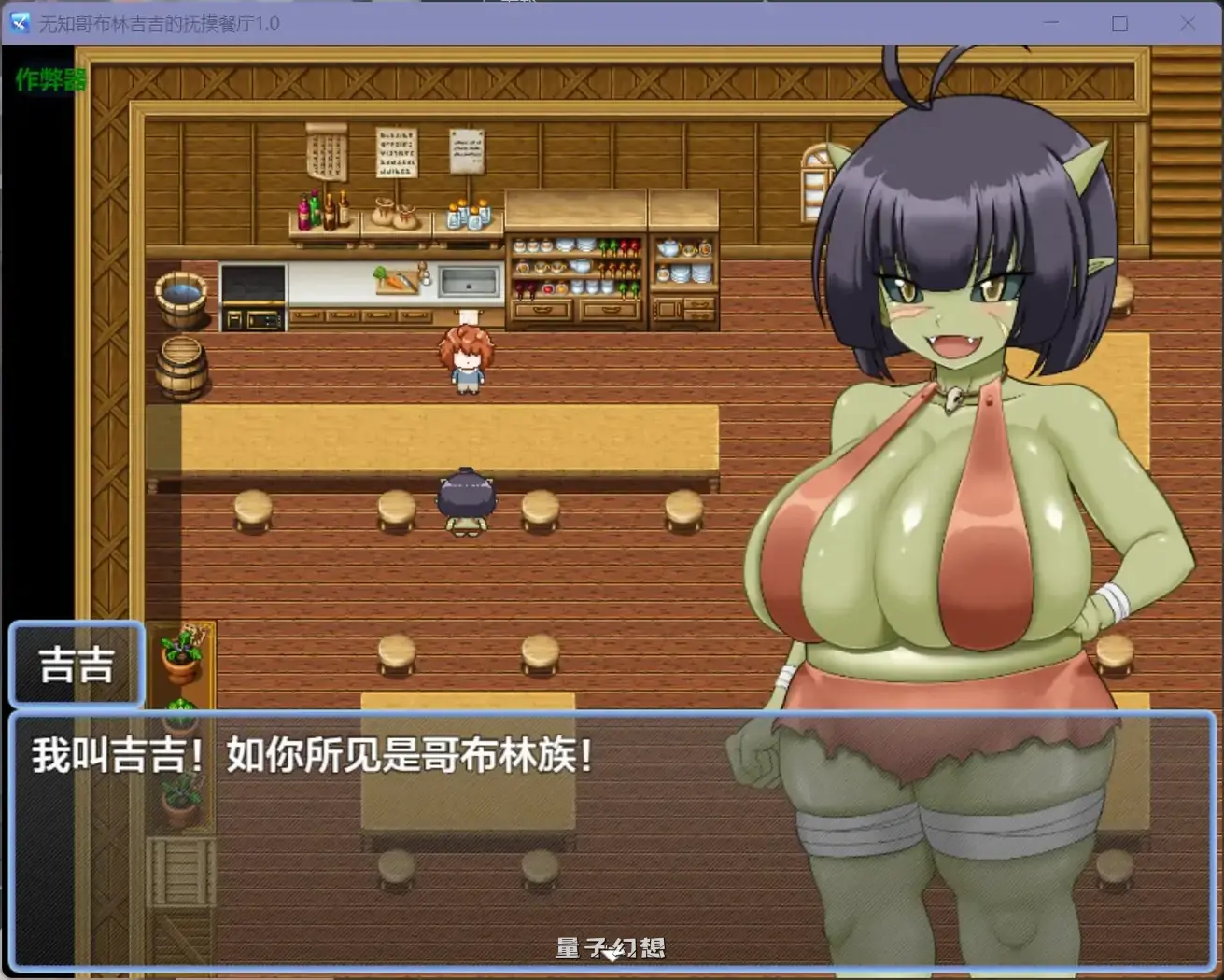Click the name box showing 吉吉
1224x980 pixels.
click(77, 663)
